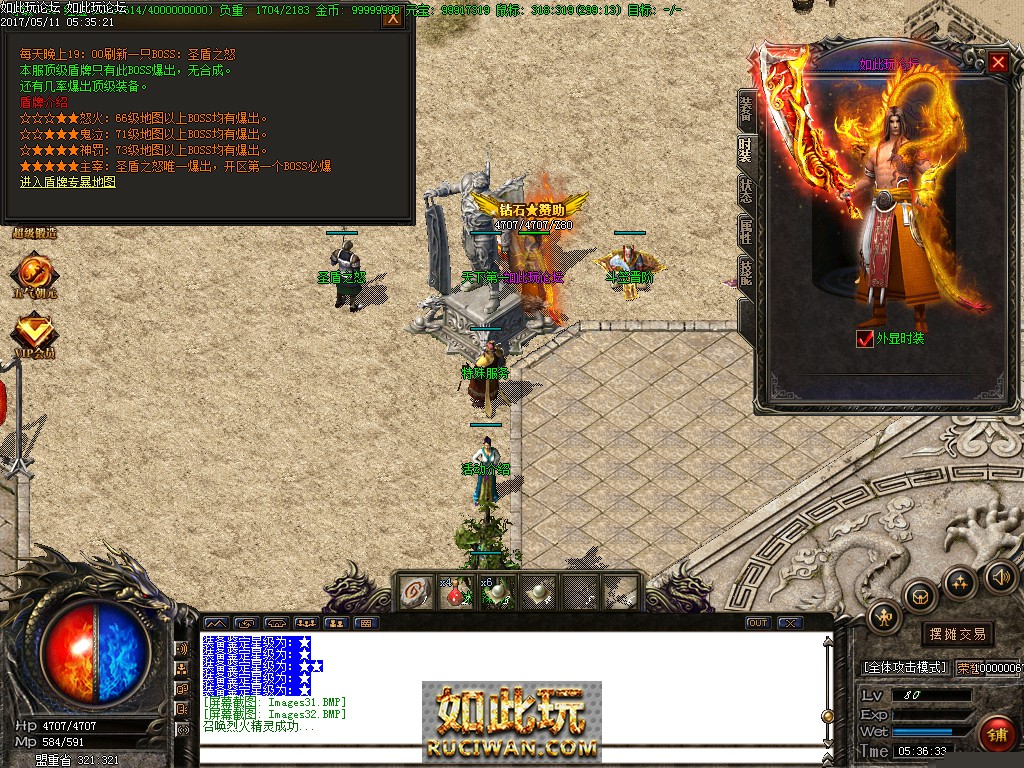Select the 技能 skills tab
The width and height of the screenshot is (1024, 768).
(x=745, y=273)
